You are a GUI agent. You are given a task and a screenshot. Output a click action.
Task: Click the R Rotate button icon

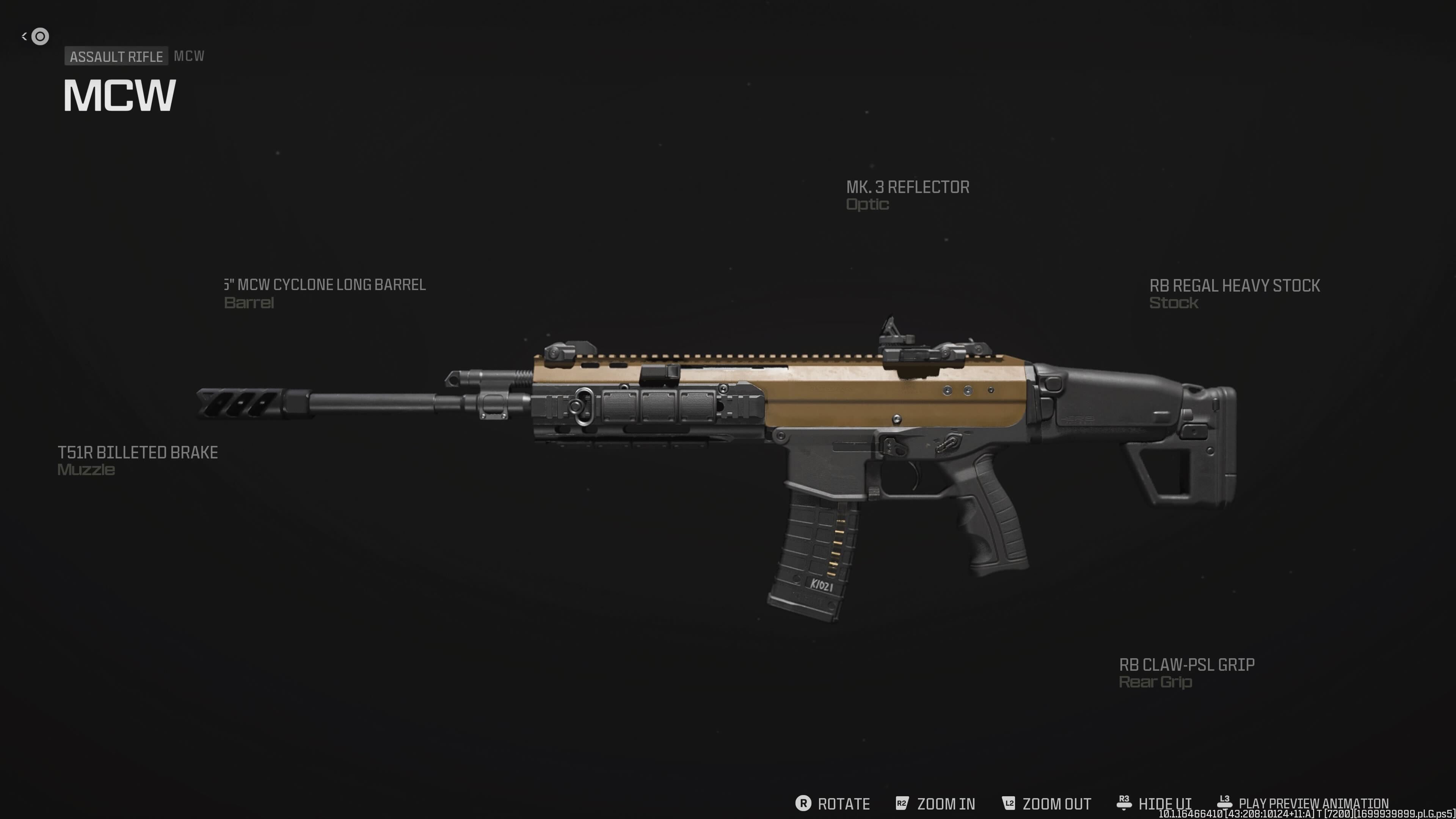click(x=803, y=803)
